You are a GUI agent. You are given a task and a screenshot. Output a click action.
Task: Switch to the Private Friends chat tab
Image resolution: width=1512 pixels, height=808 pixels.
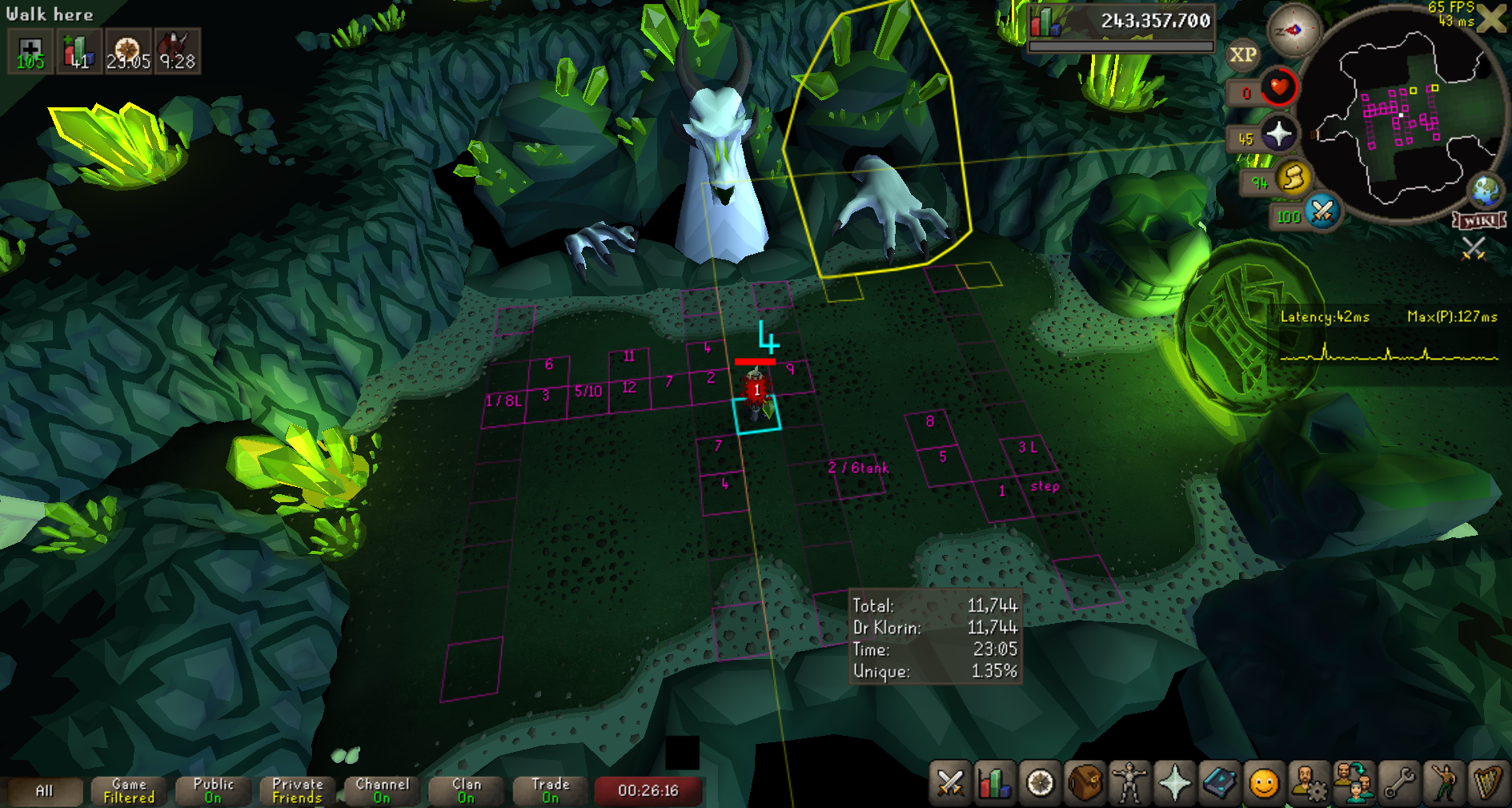click(x=297, y=791)
